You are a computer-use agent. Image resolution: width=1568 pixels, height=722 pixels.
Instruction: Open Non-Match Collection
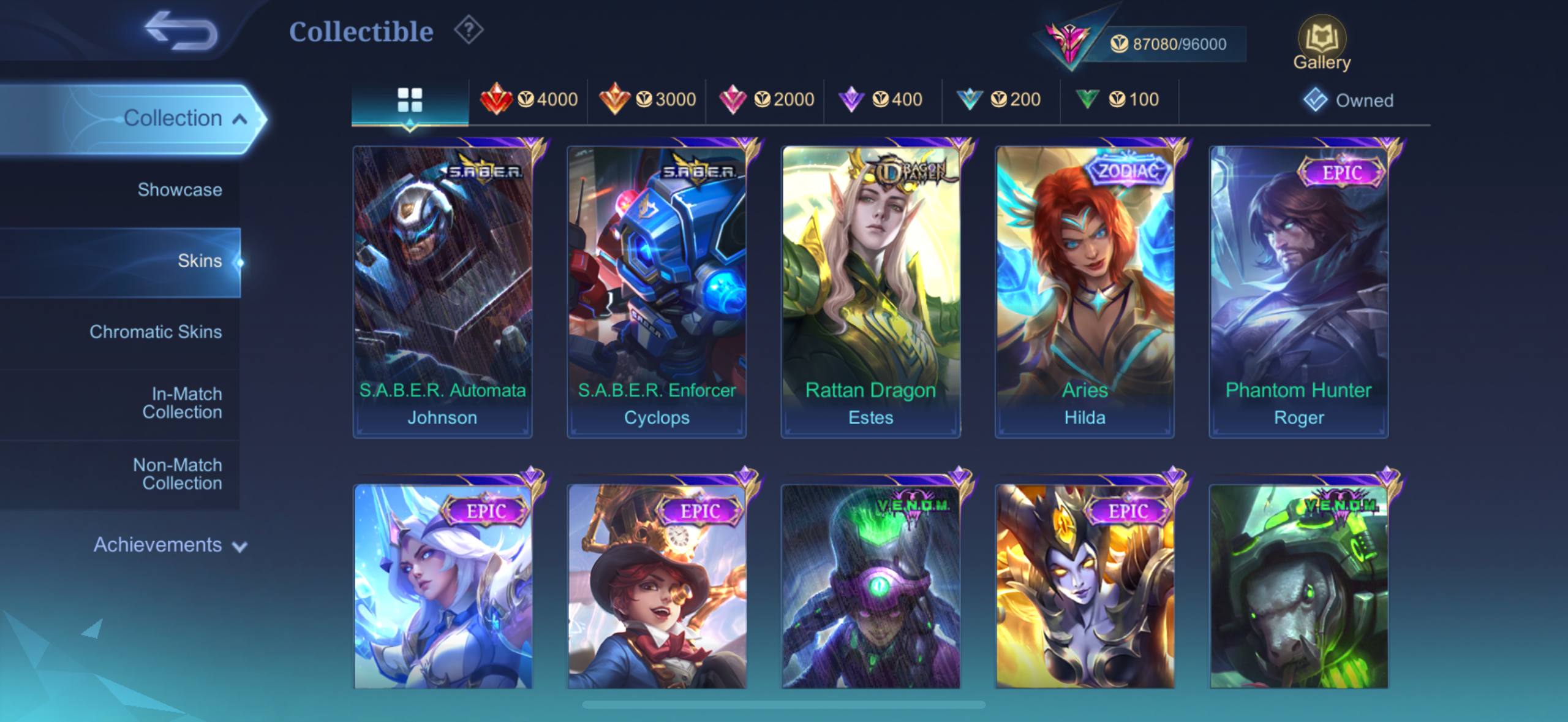(x=178, y=474)
